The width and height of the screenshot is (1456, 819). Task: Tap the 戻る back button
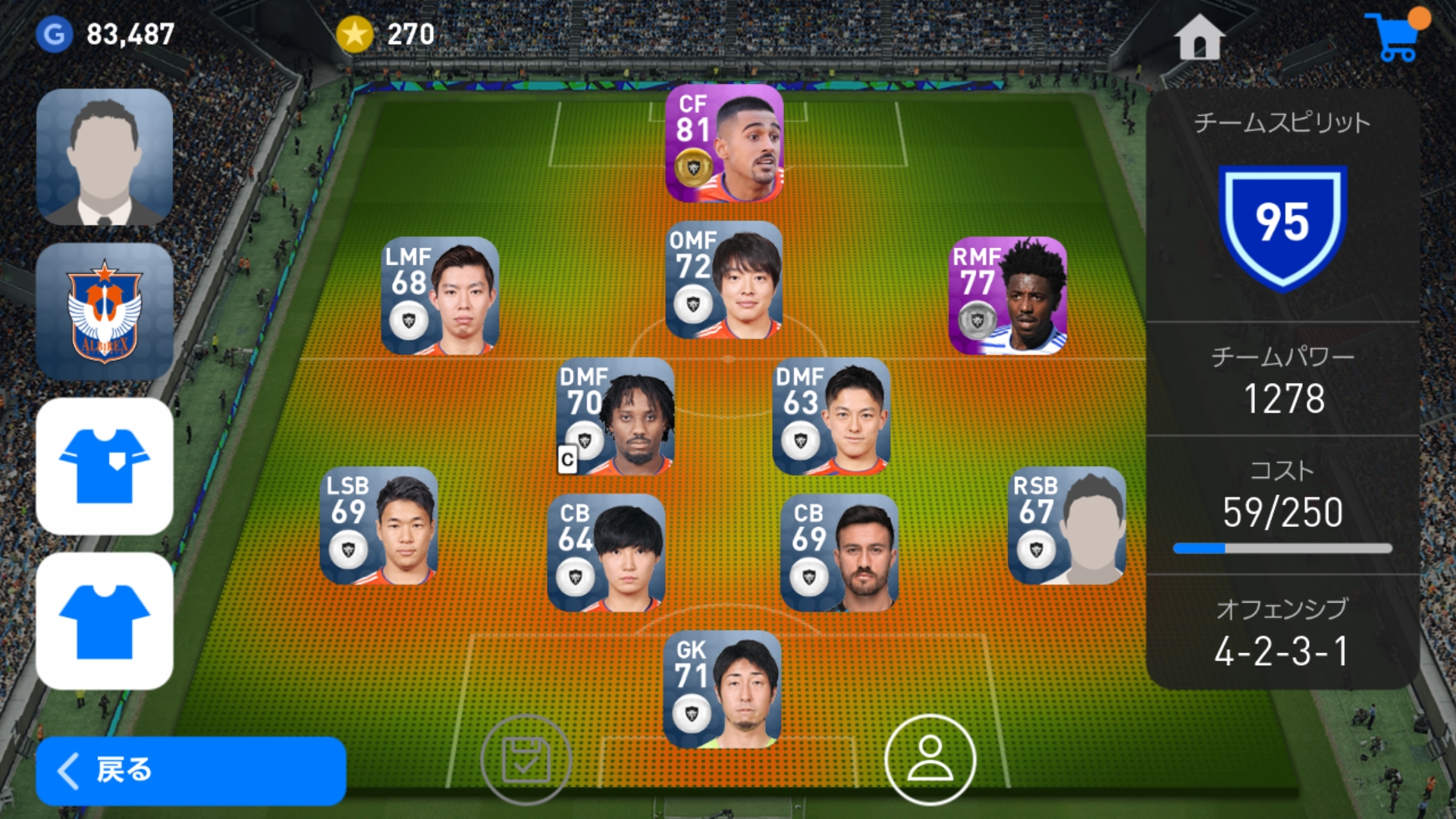[x=190, y=770]
